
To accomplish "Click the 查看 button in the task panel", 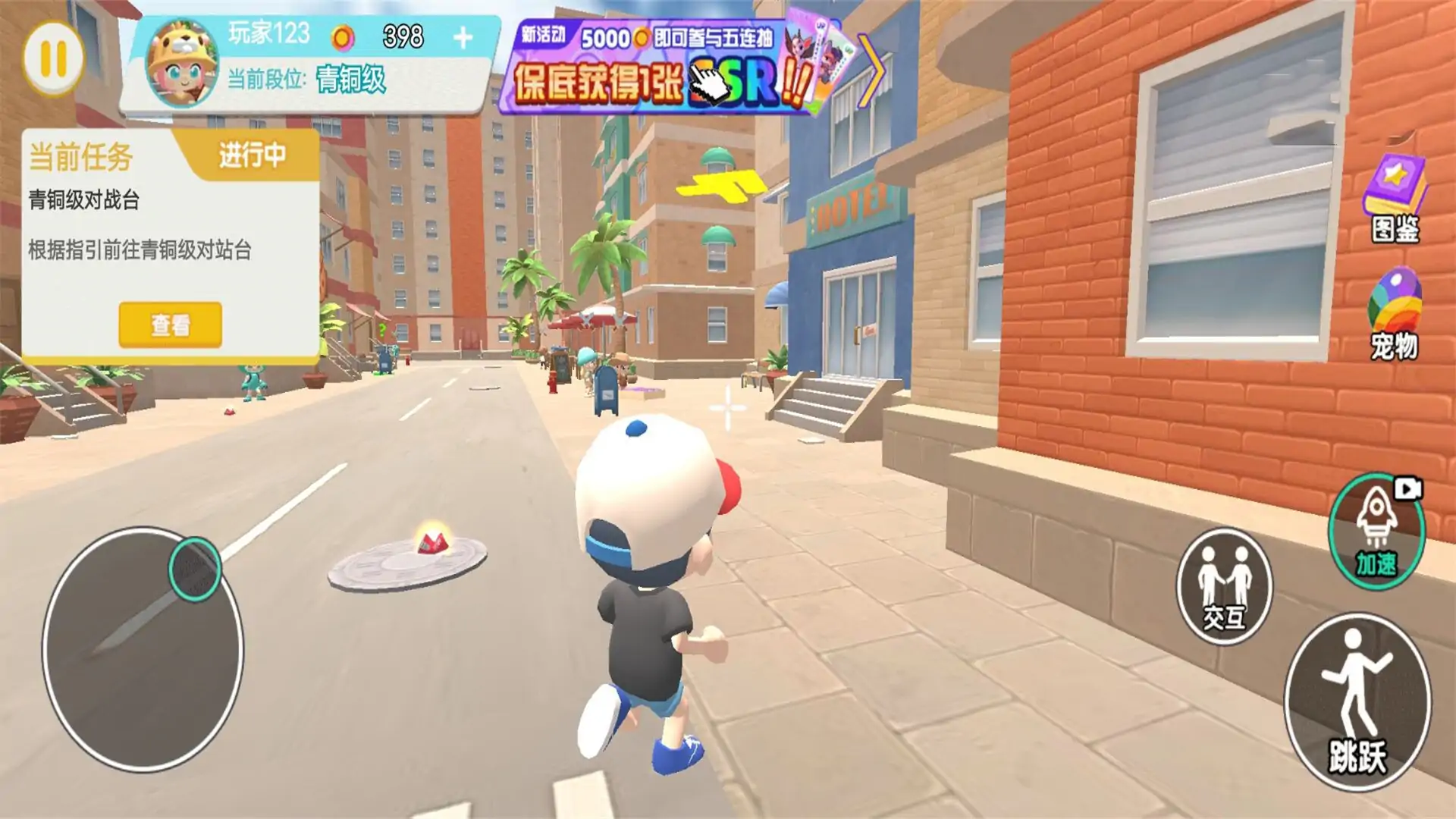I will point(170,325).
